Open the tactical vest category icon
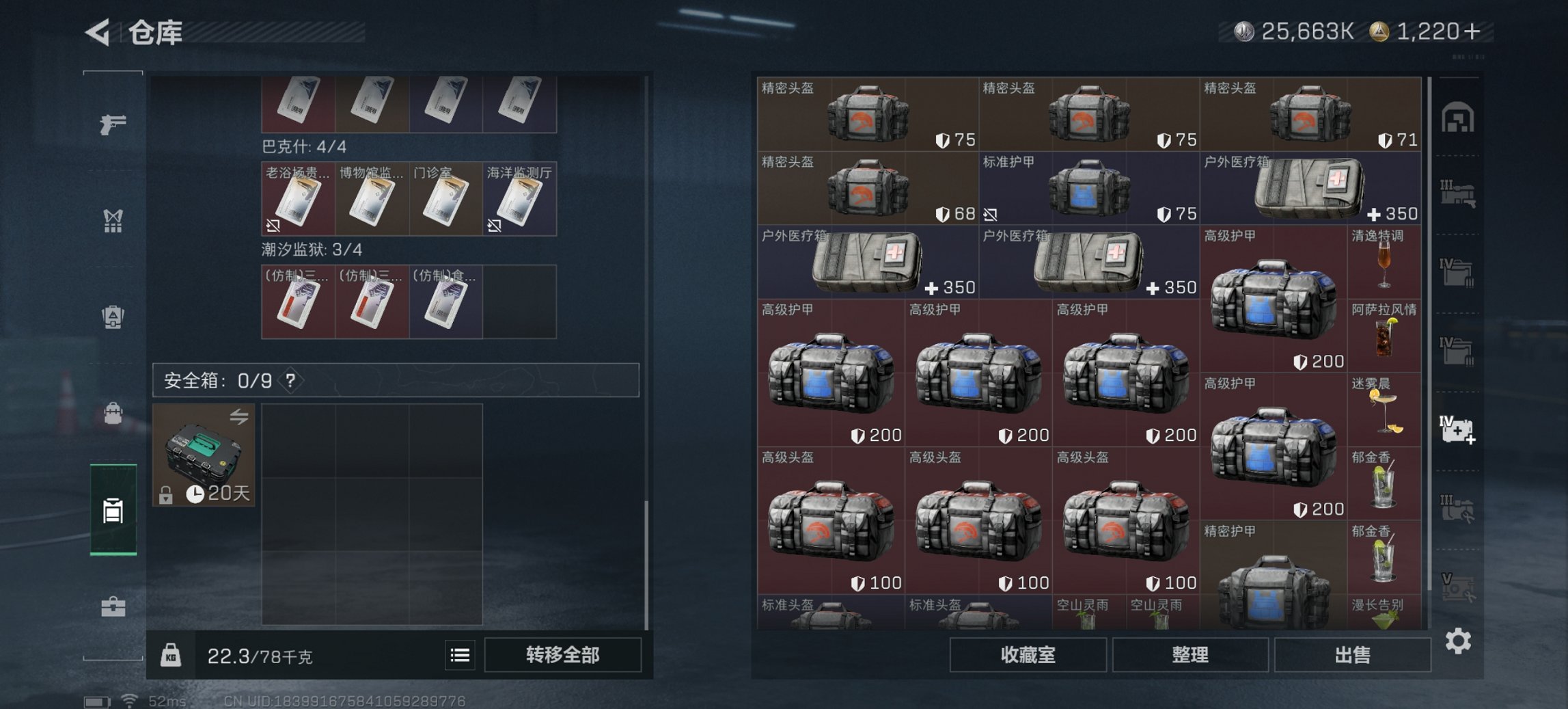 point(113,220)
